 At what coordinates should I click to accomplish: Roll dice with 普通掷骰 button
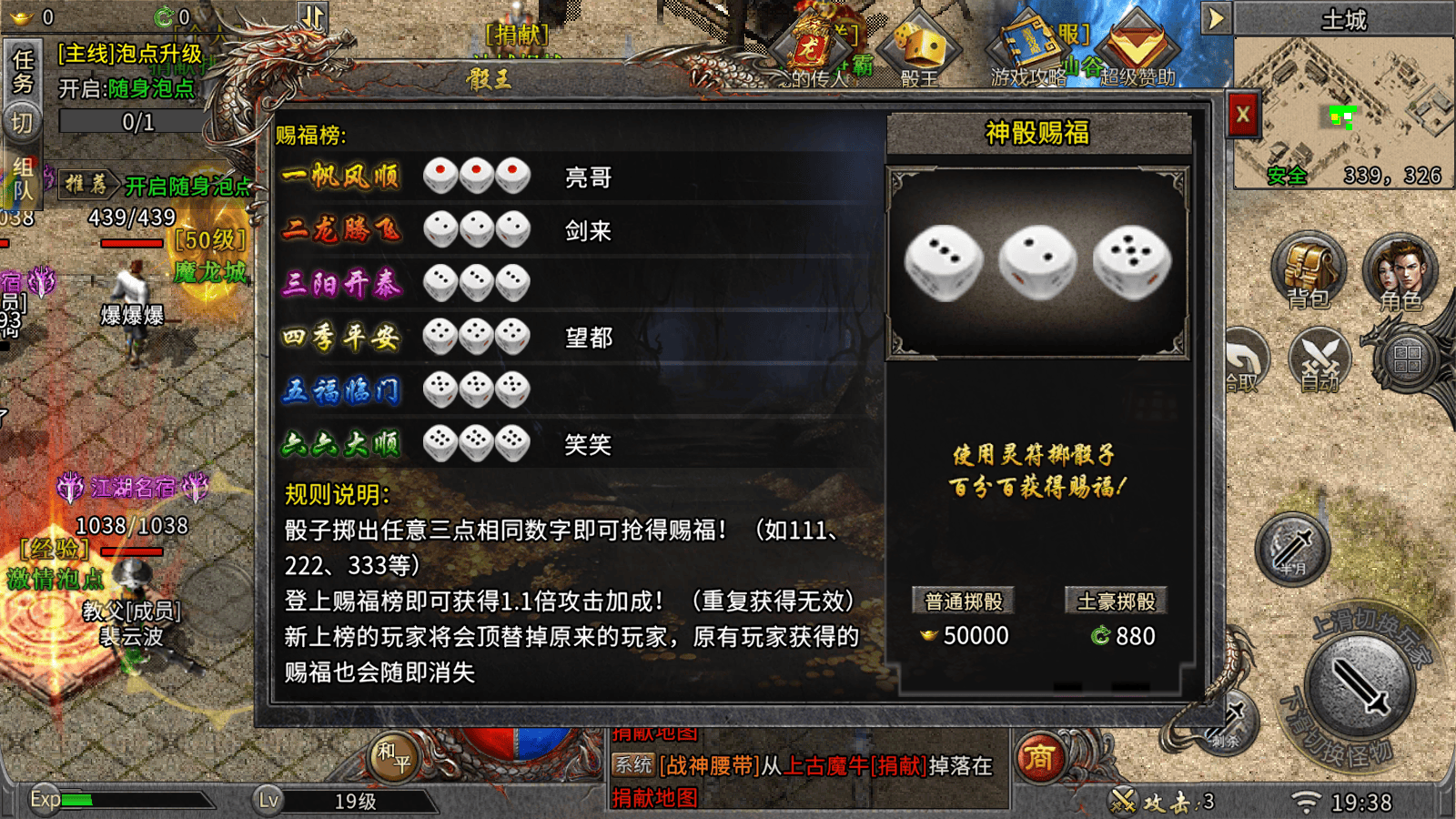tap(963, 602)
